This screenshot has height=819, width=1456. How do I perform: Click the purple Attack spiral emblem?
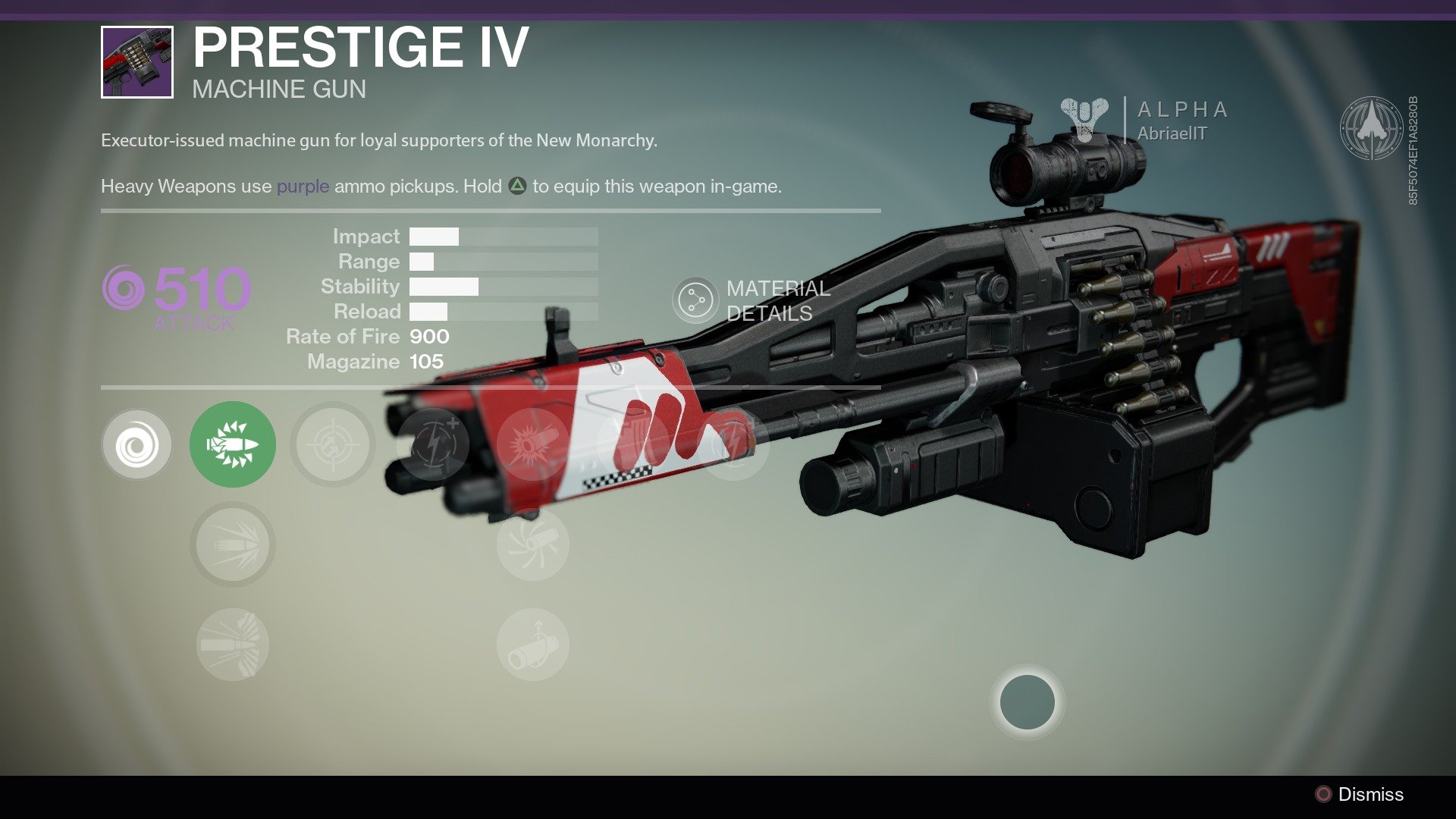pos(124,287)
